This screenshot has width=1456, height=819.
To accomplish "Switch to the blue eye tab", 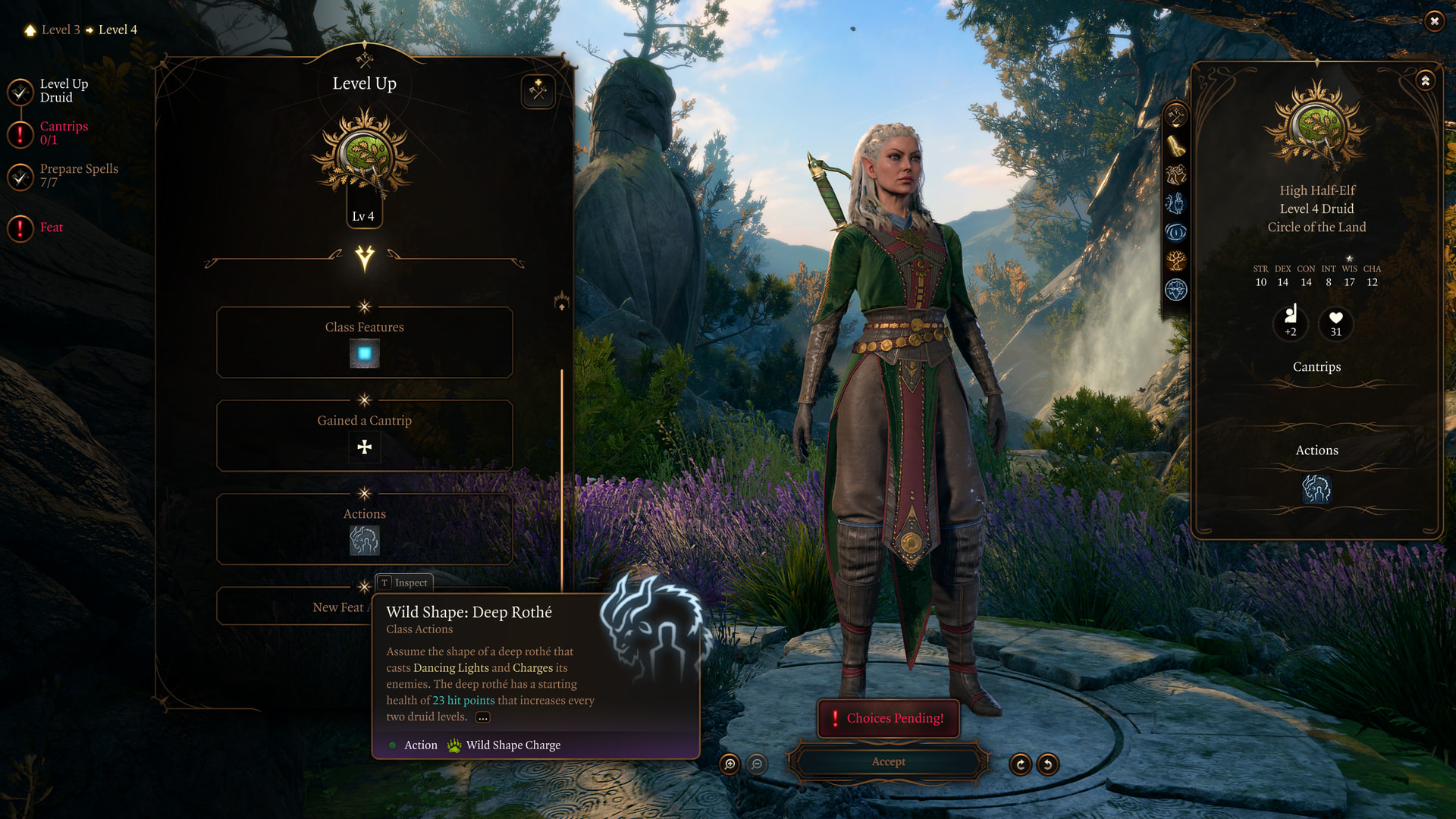I will tap(1175, 232).
